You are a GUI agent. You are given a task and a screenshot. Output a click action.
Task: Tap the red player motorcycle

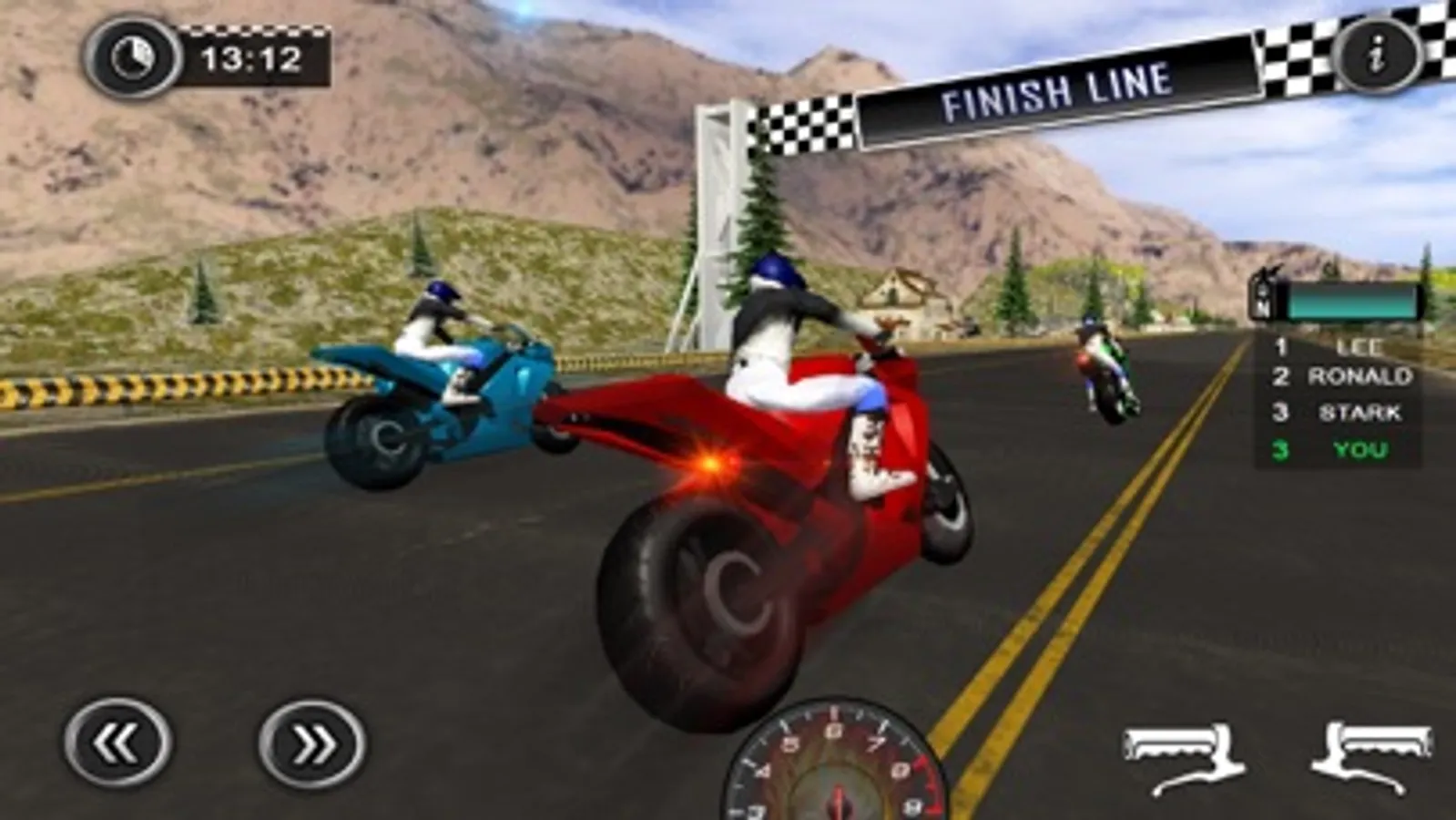coord(783,483)
